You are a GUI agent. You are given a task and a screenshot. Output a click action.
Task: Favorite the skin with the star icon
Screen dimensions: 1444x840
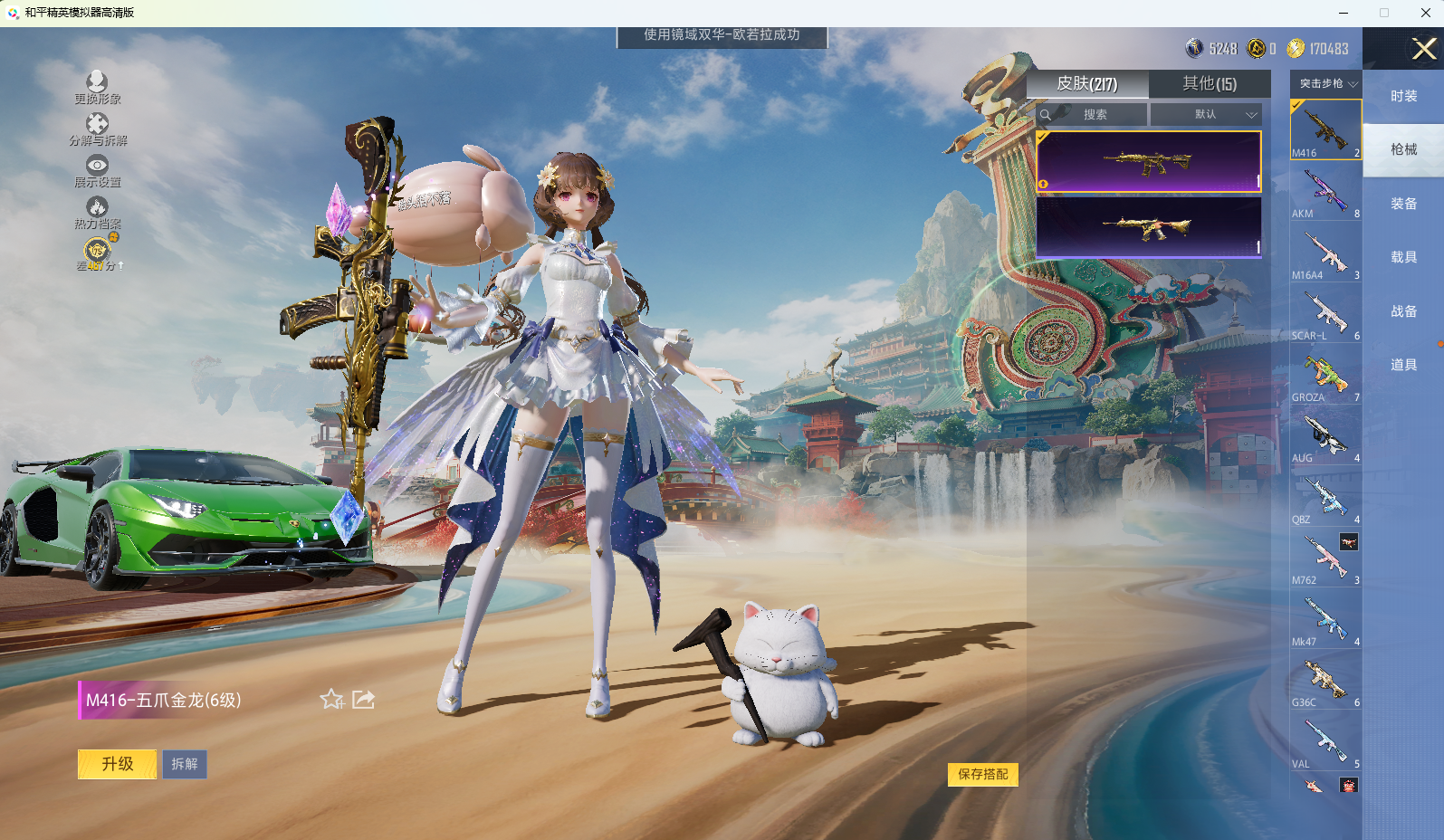[x=332, y=700]
